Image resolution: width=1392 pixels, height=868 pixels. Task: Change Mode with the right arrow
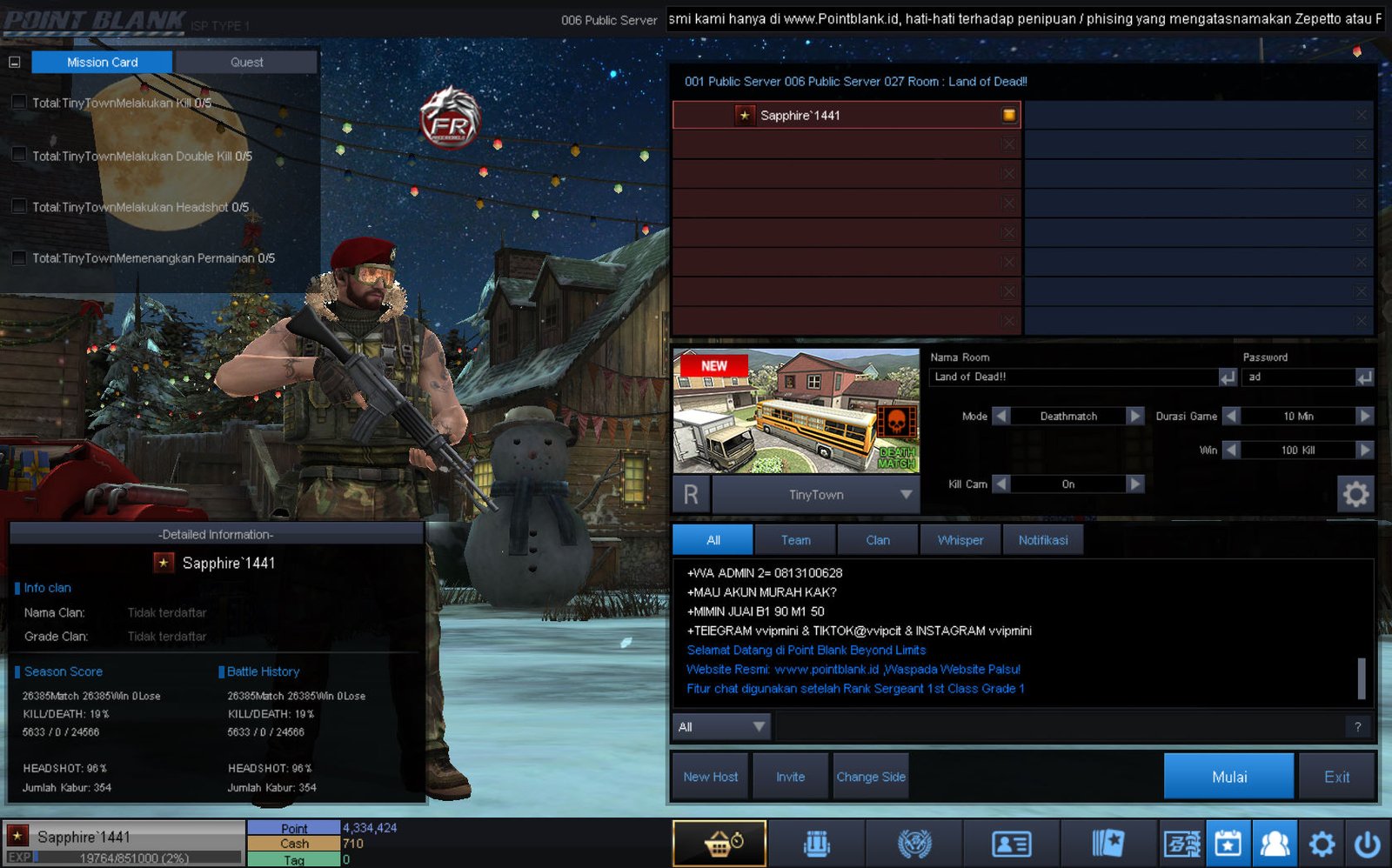coord(1134,416)
